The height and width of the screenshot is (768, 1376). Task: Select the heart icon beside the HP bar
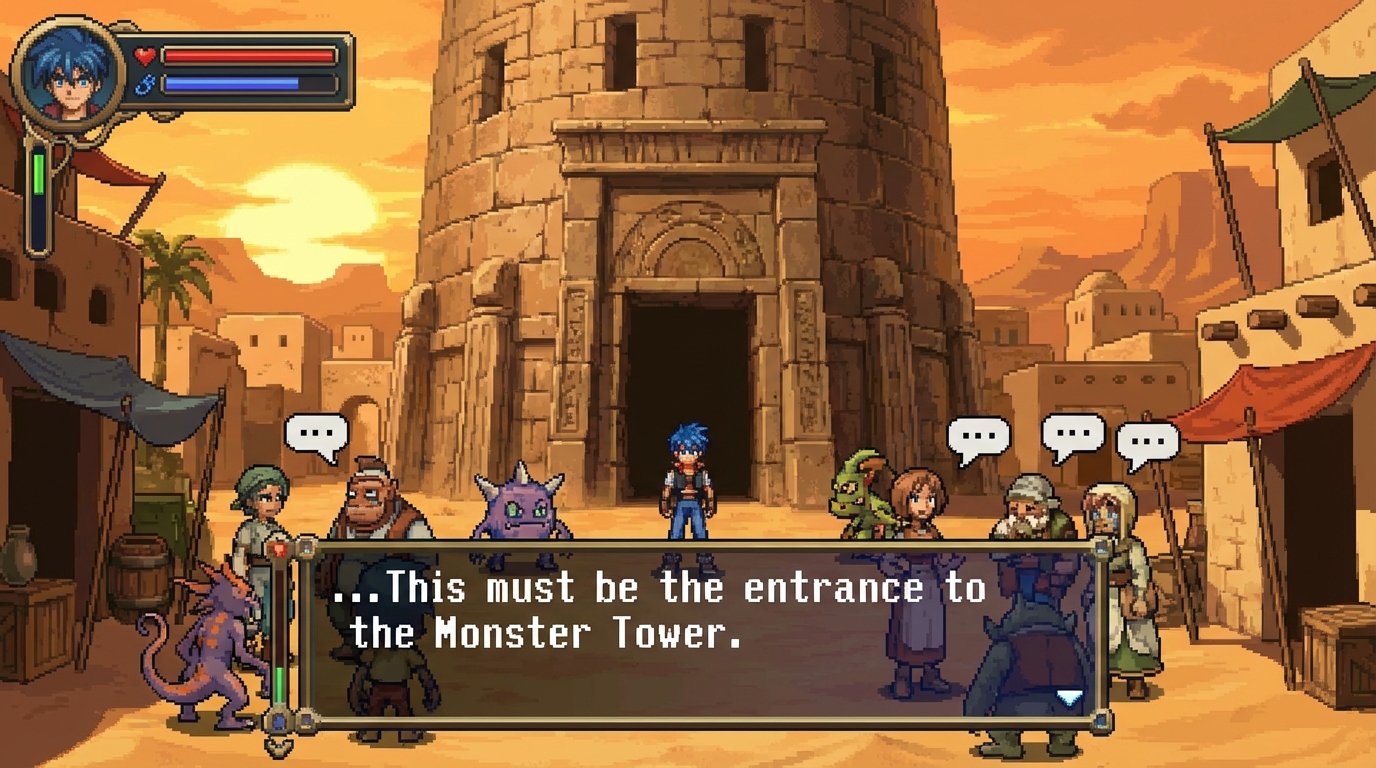click(x=143, y=57)
